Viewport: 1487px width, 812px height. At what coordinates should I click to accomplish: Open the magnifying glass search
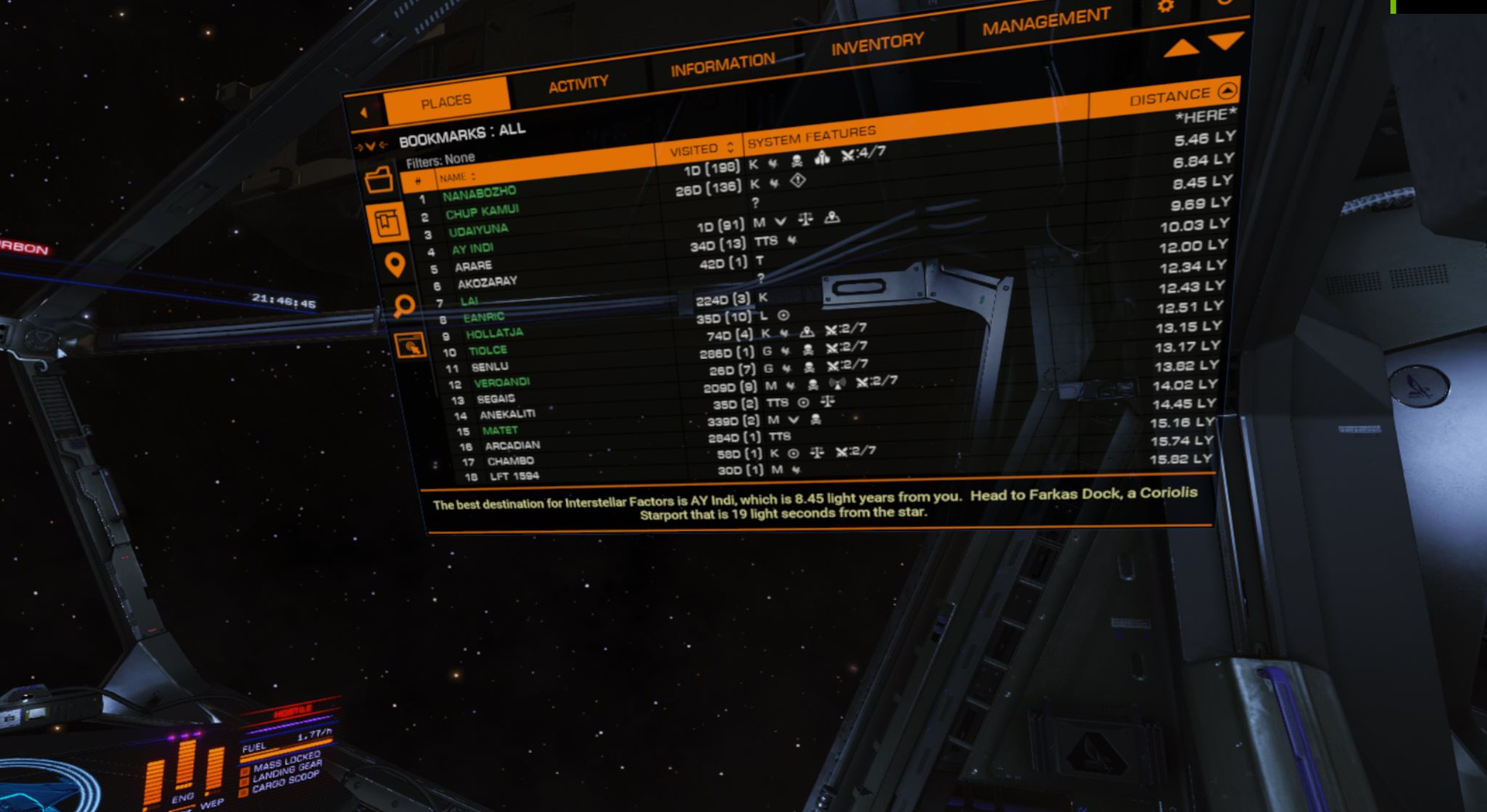point(403,306)
